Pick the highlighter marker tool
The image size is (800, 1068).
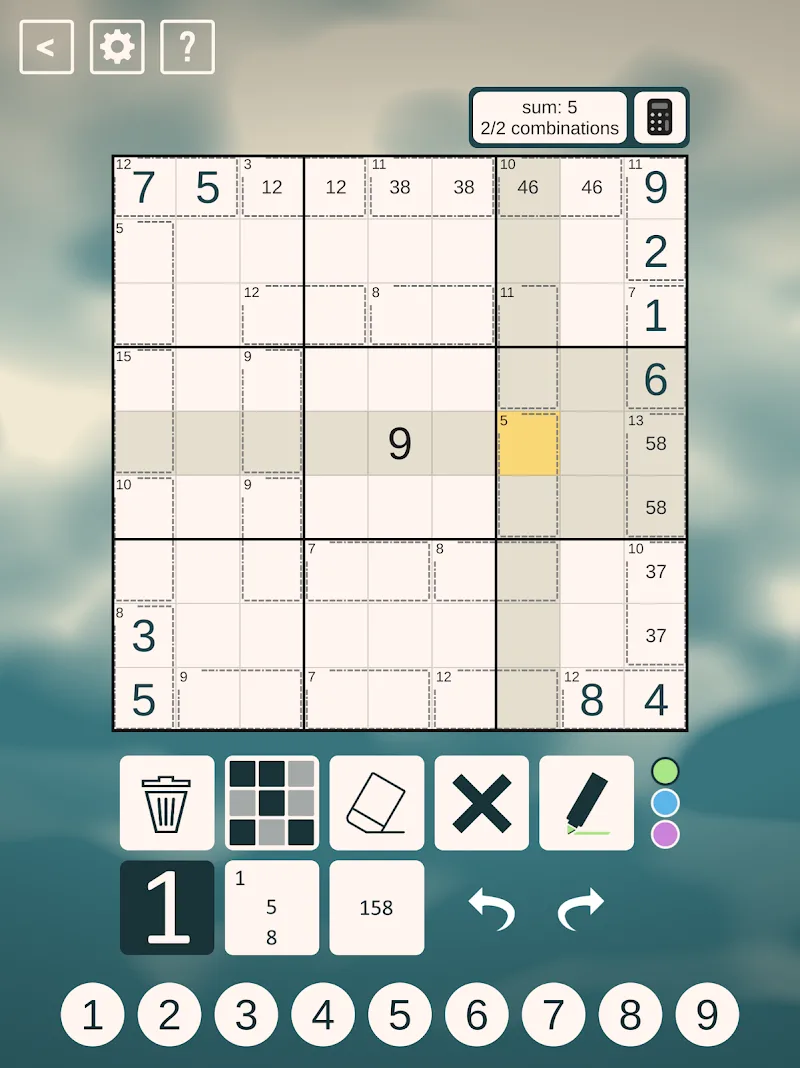tap(587, 803)
